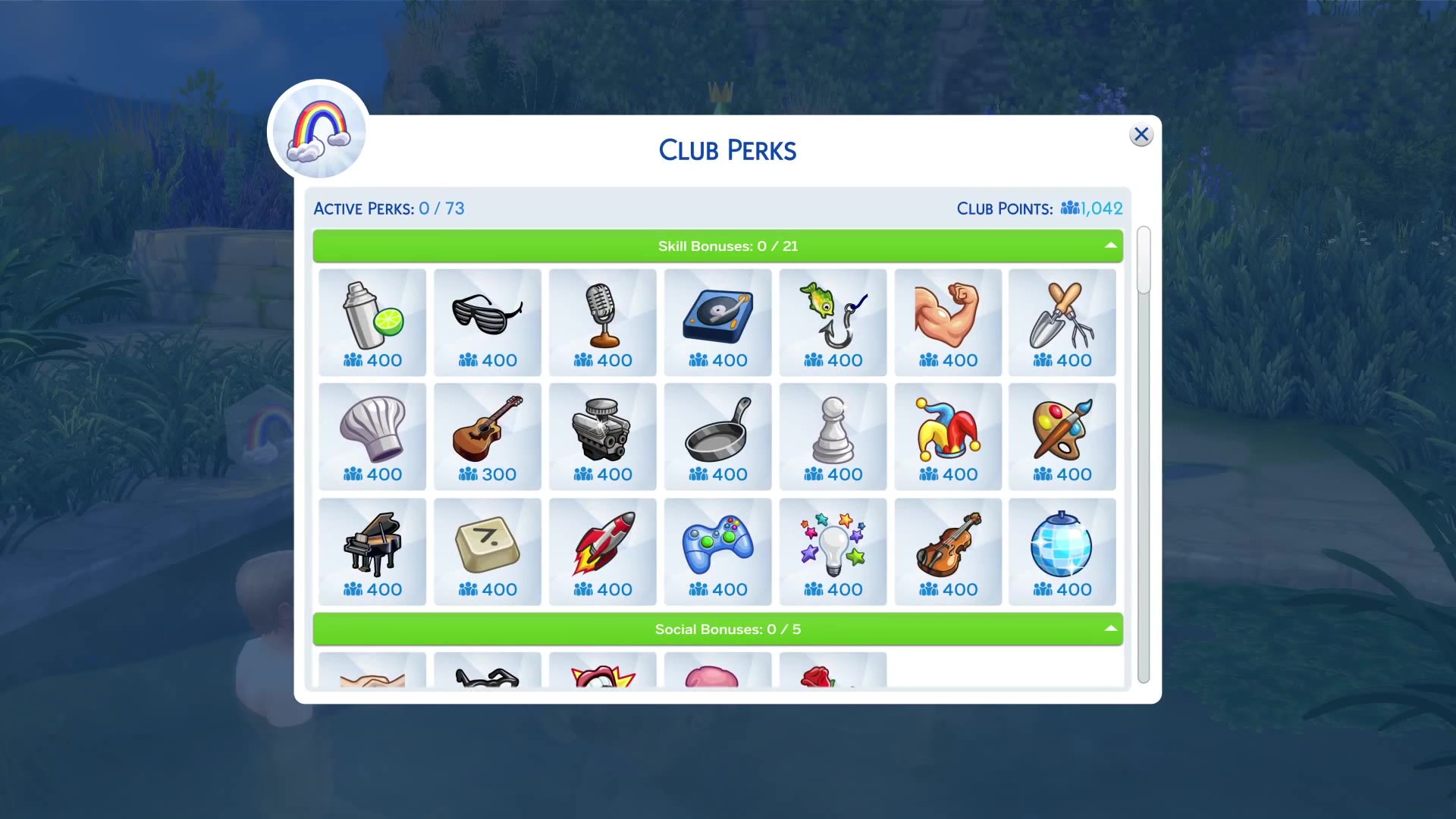Viewport: 1456px width, 819px height.
Task: Select the microphone singing perk
Action: pos(603,322)
